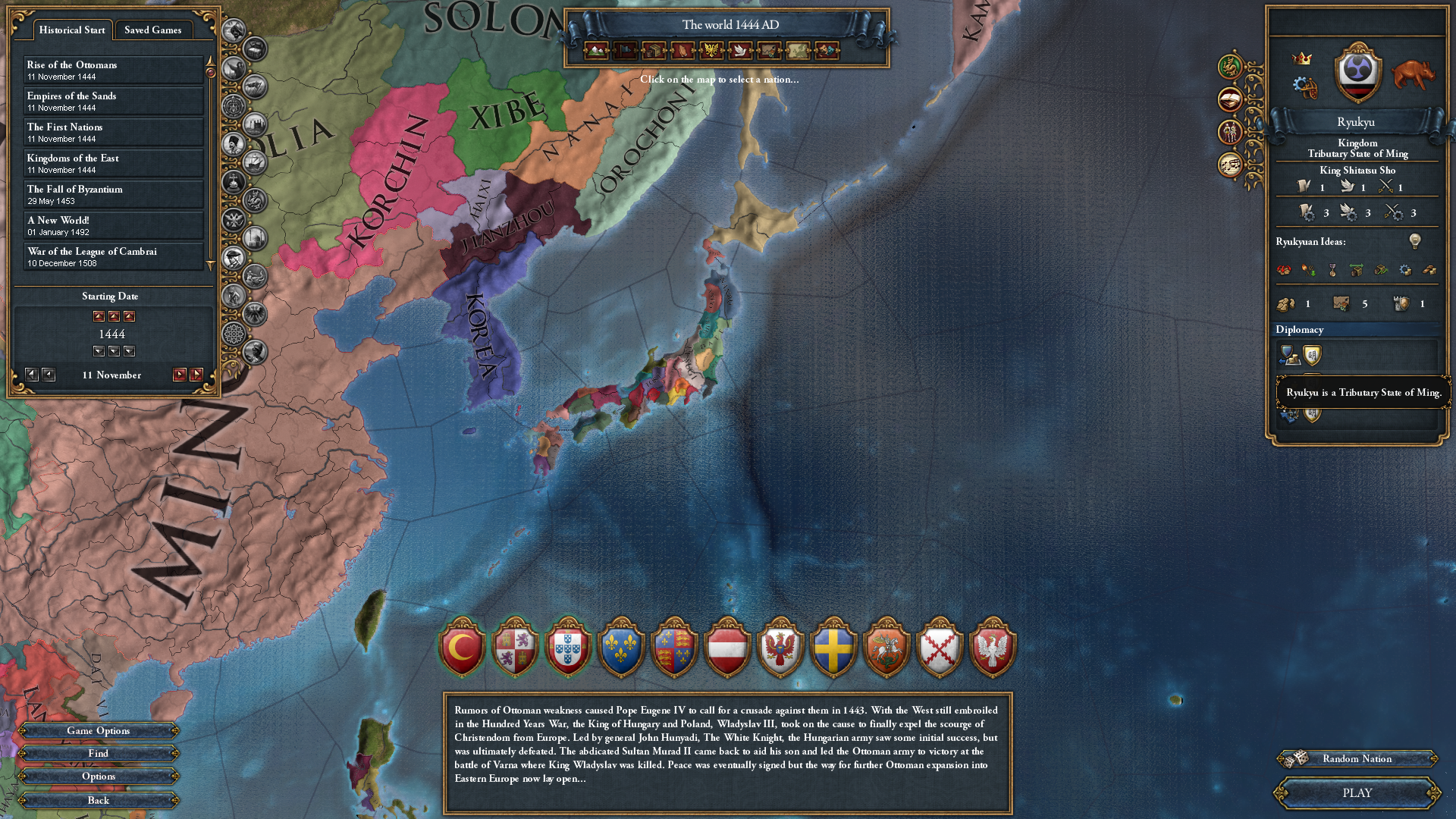Increase the starting year with the up arrow
Screen dimensions: 1456x819
[x=114, y=316]
